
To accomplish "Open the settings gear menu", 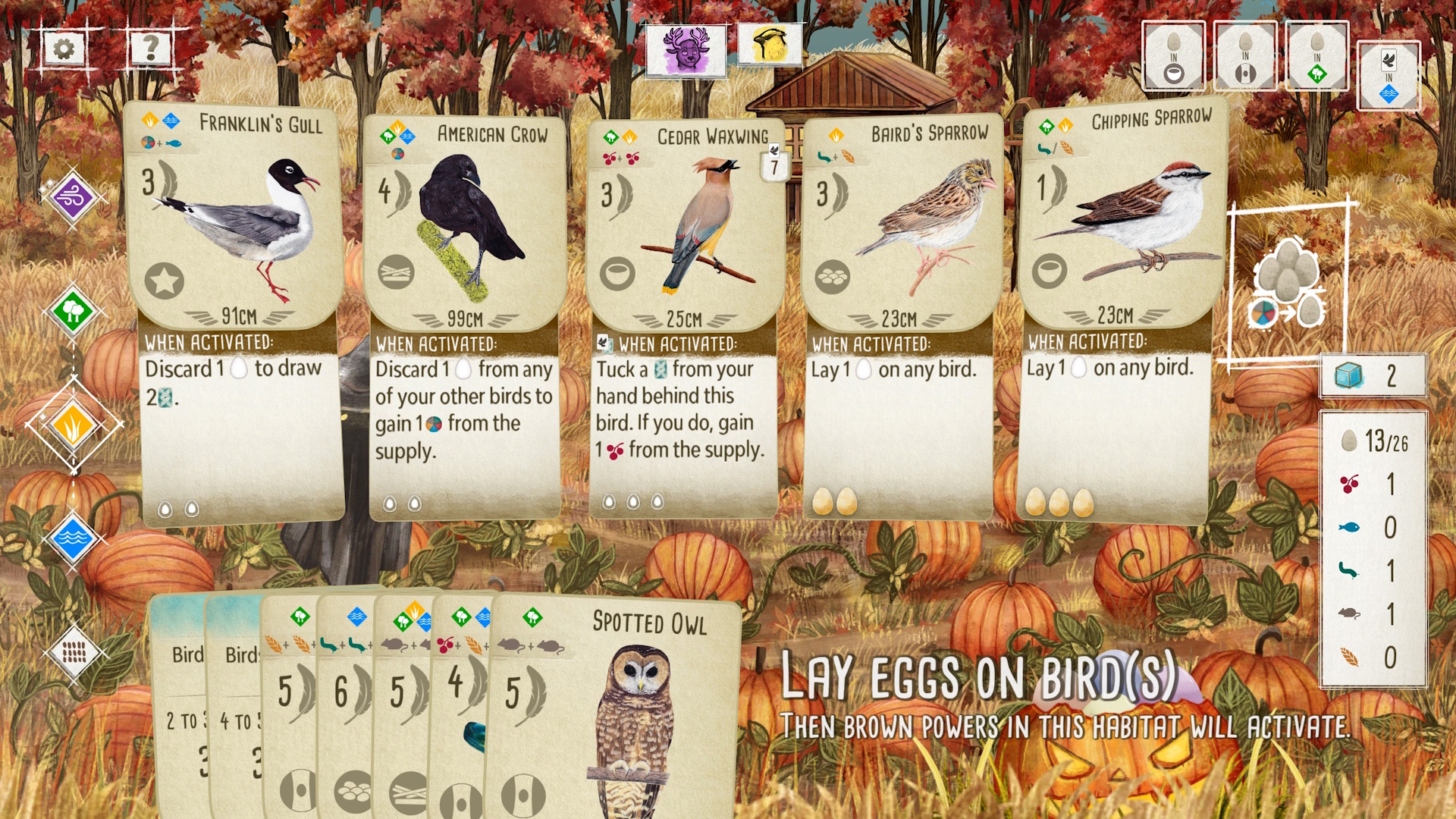I will (64, 50).
